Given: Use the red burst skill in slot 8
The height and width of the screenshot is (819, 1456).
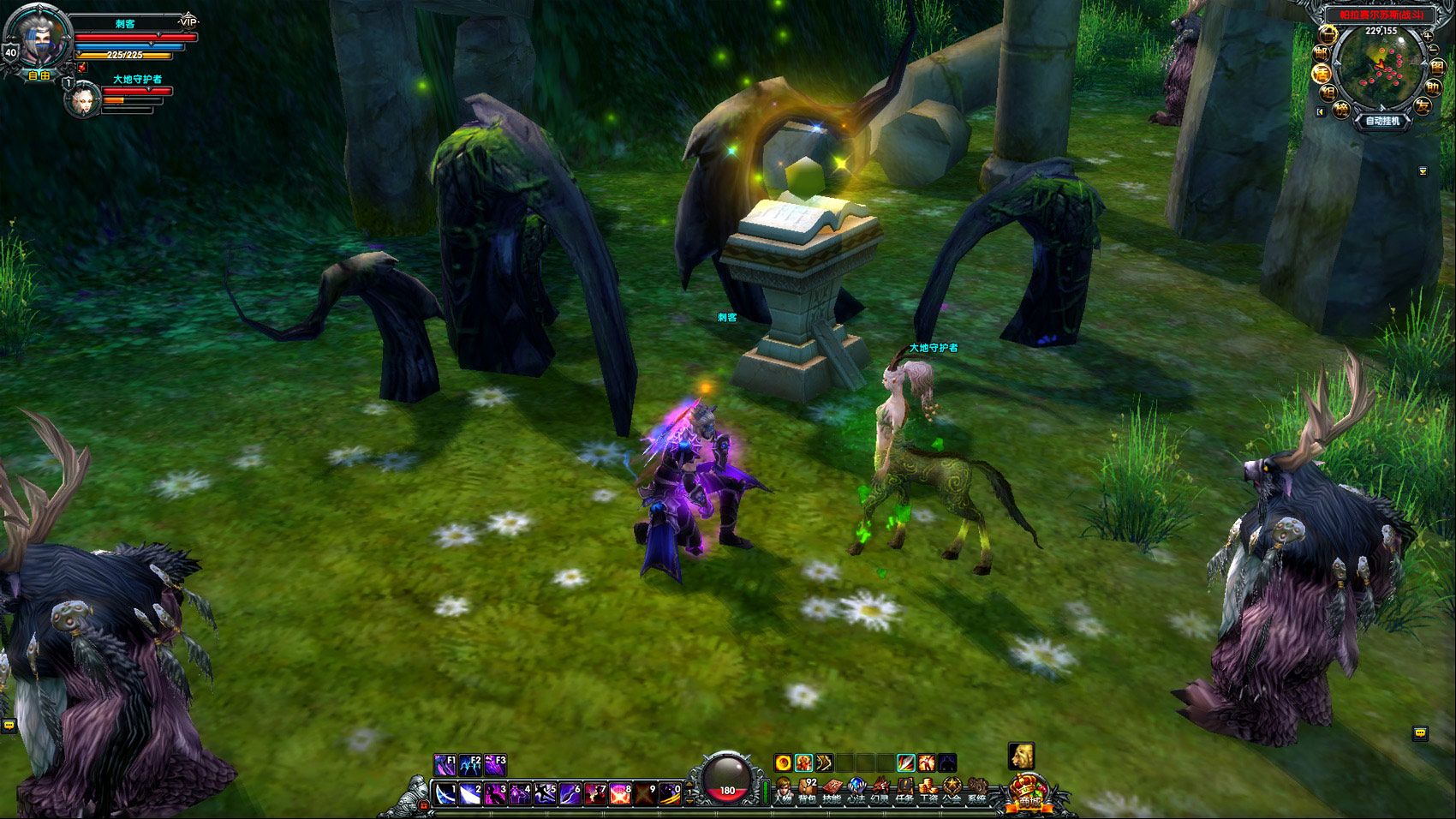Looking at the screenshot, I should (620, 794).
